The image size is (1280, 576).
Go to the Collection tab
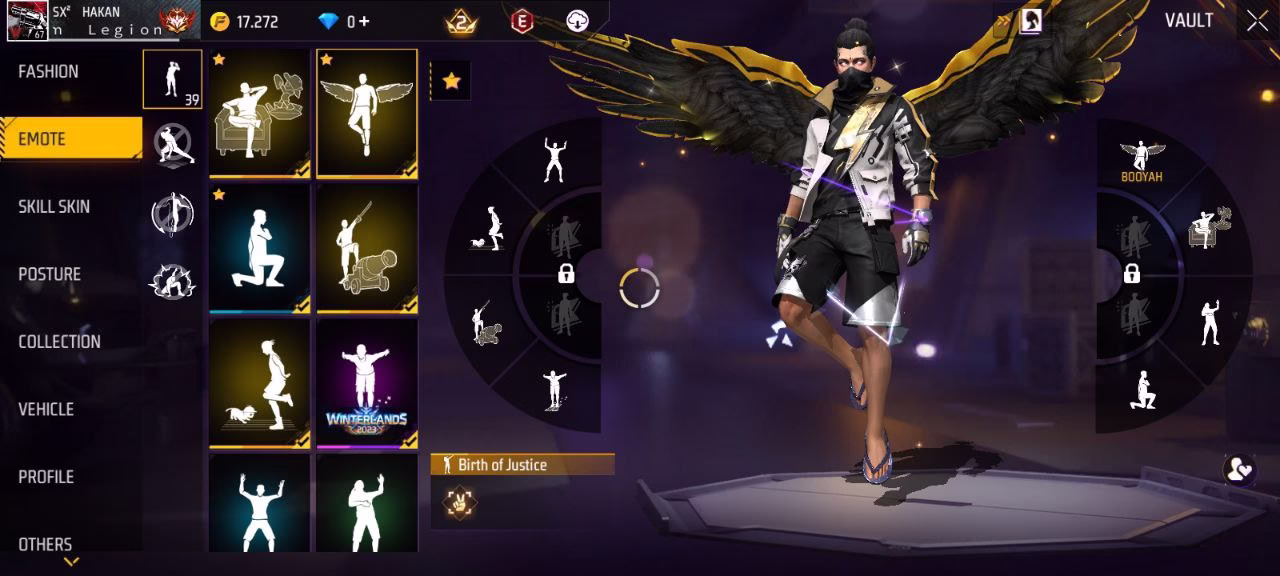click(x=59, y=342)
